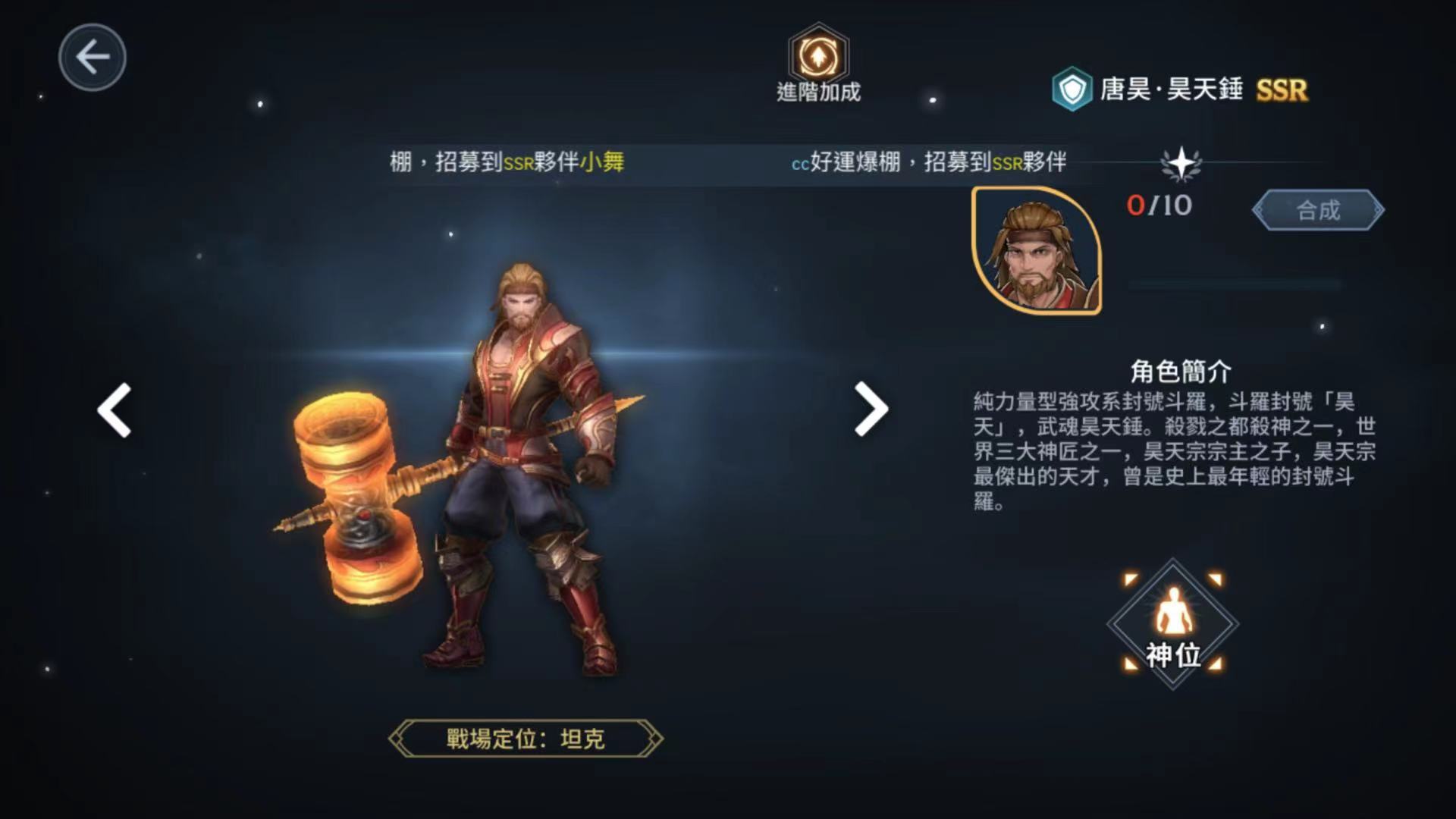Open the 神位 godhood panel
The height and width of the screenshot is (819, 1456).
click(x=1172, y=625)
